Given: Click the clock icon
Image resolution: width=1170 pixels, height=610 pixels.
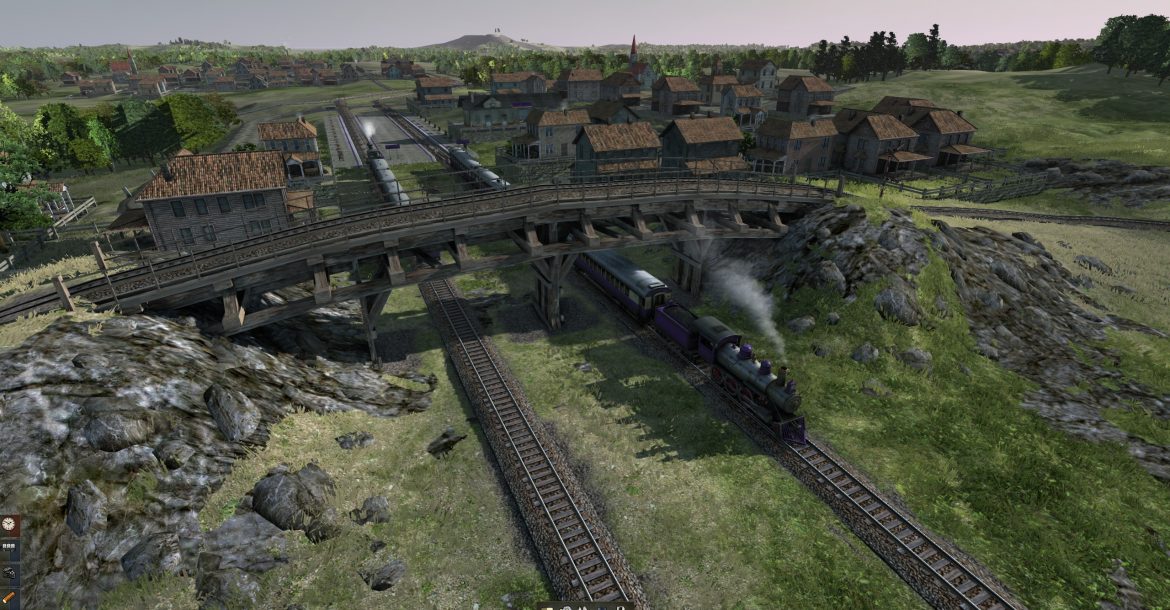Looking at the screenshot, I should [8, 523].
